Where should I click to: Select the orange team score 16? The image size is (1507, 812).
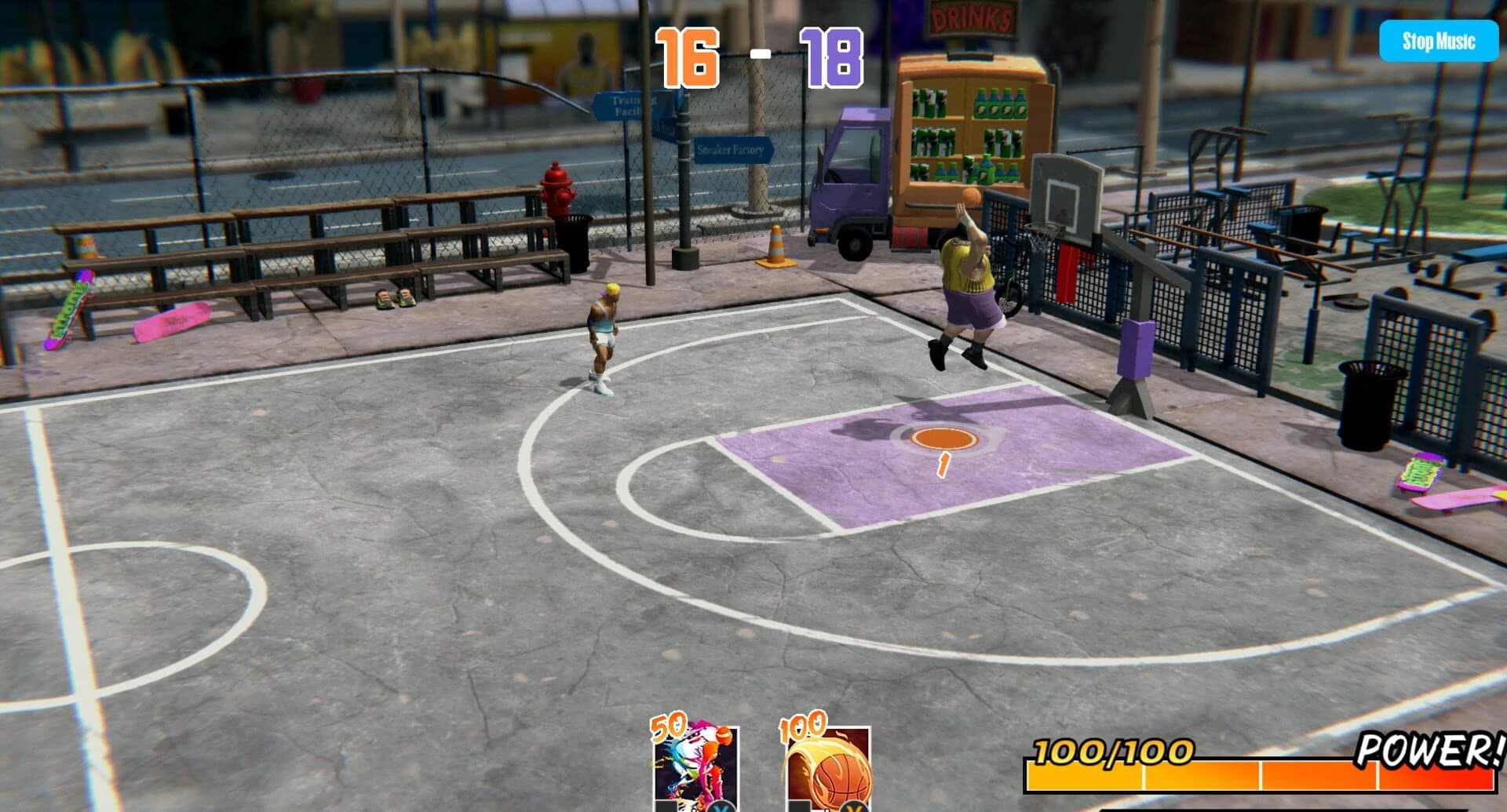[685, 57]
